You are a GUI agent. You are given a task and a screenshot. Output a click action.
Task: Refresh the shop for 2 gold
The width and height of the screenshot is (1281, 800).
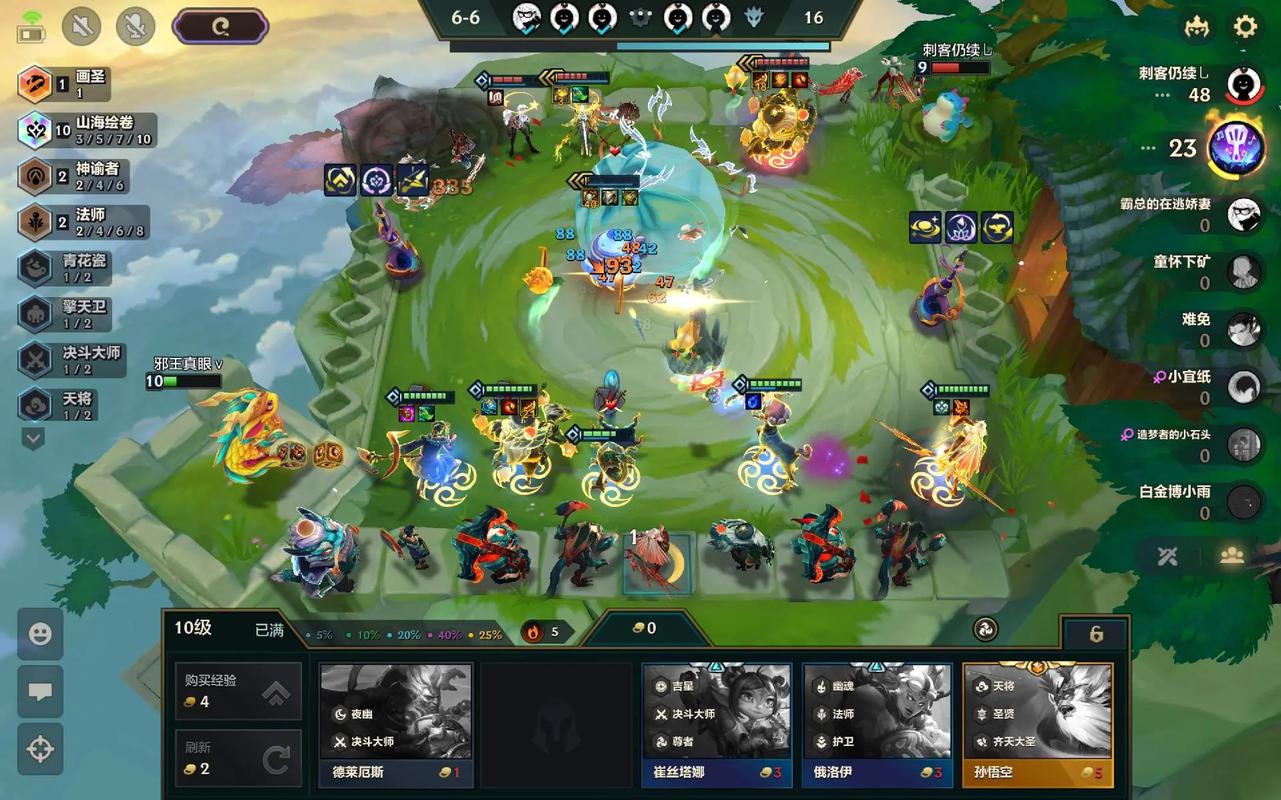pyautogui.click(x=238, y=758)
